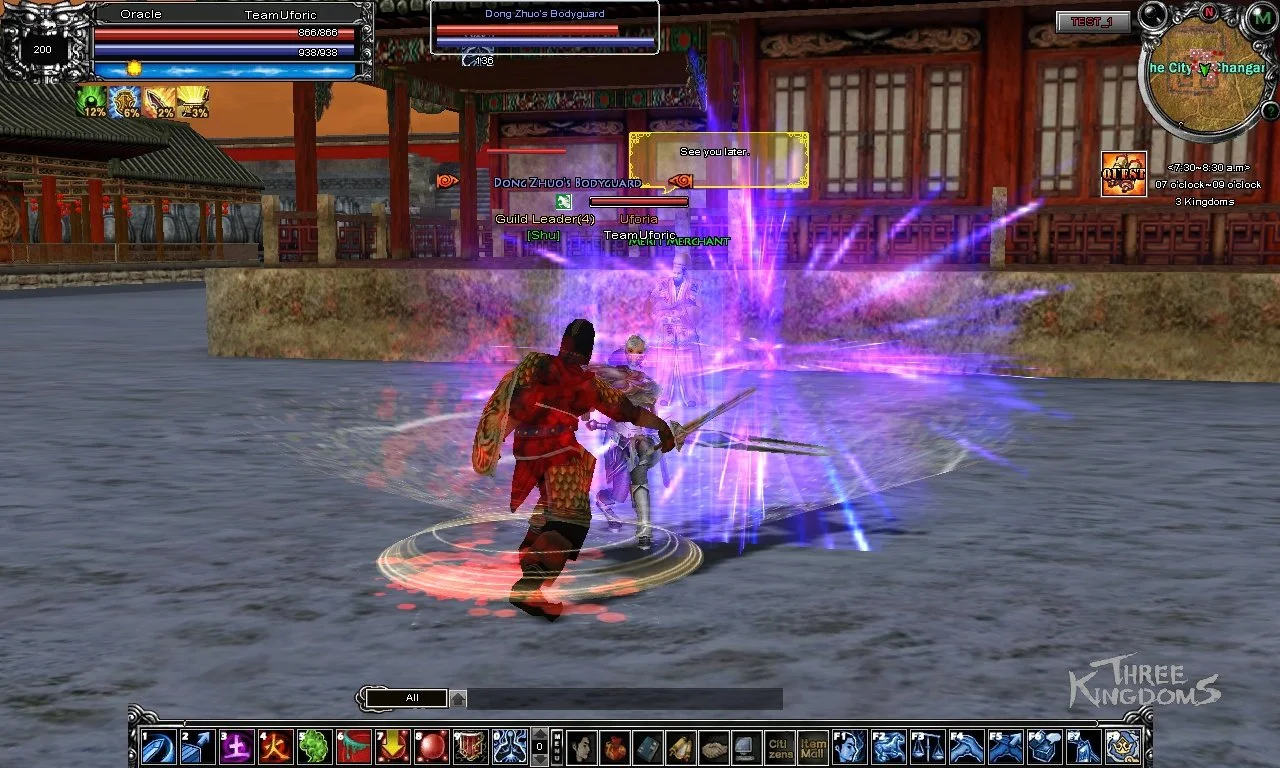Open the chat channel dropdown arrow beside All

click(x=456, y=697)
